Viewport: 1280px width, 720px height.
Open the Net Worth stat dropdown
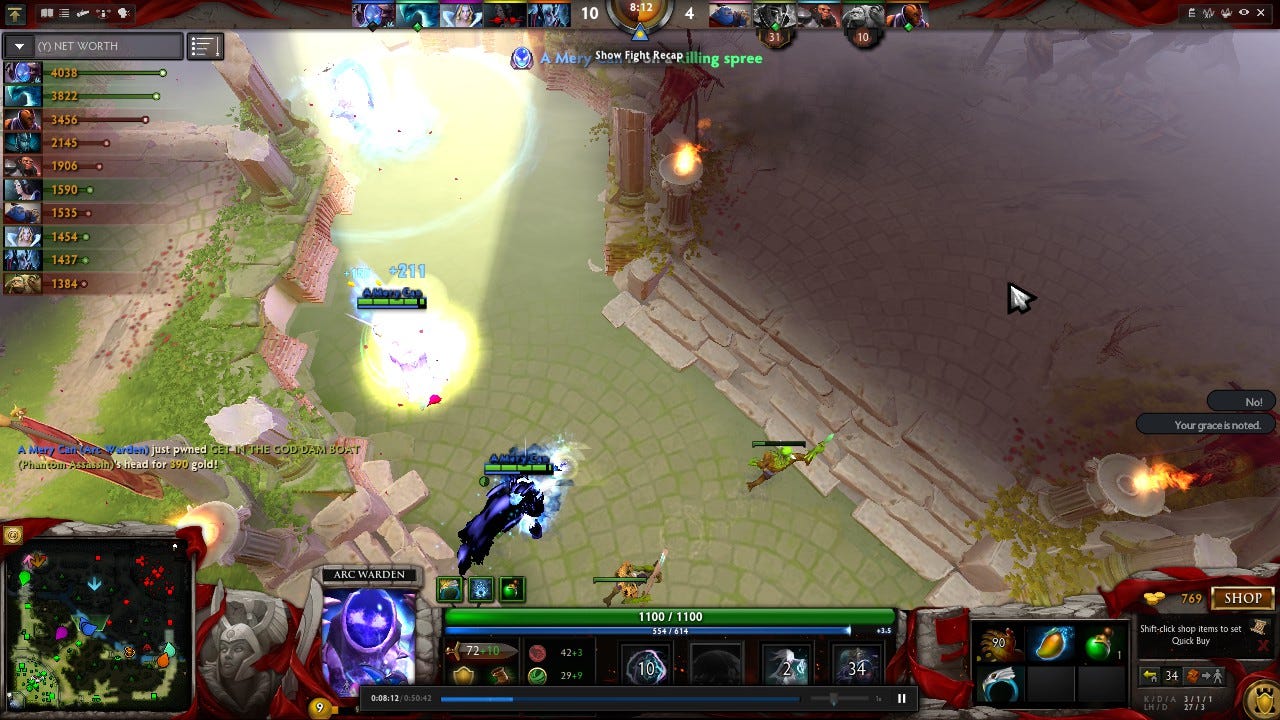pos(19,46)
